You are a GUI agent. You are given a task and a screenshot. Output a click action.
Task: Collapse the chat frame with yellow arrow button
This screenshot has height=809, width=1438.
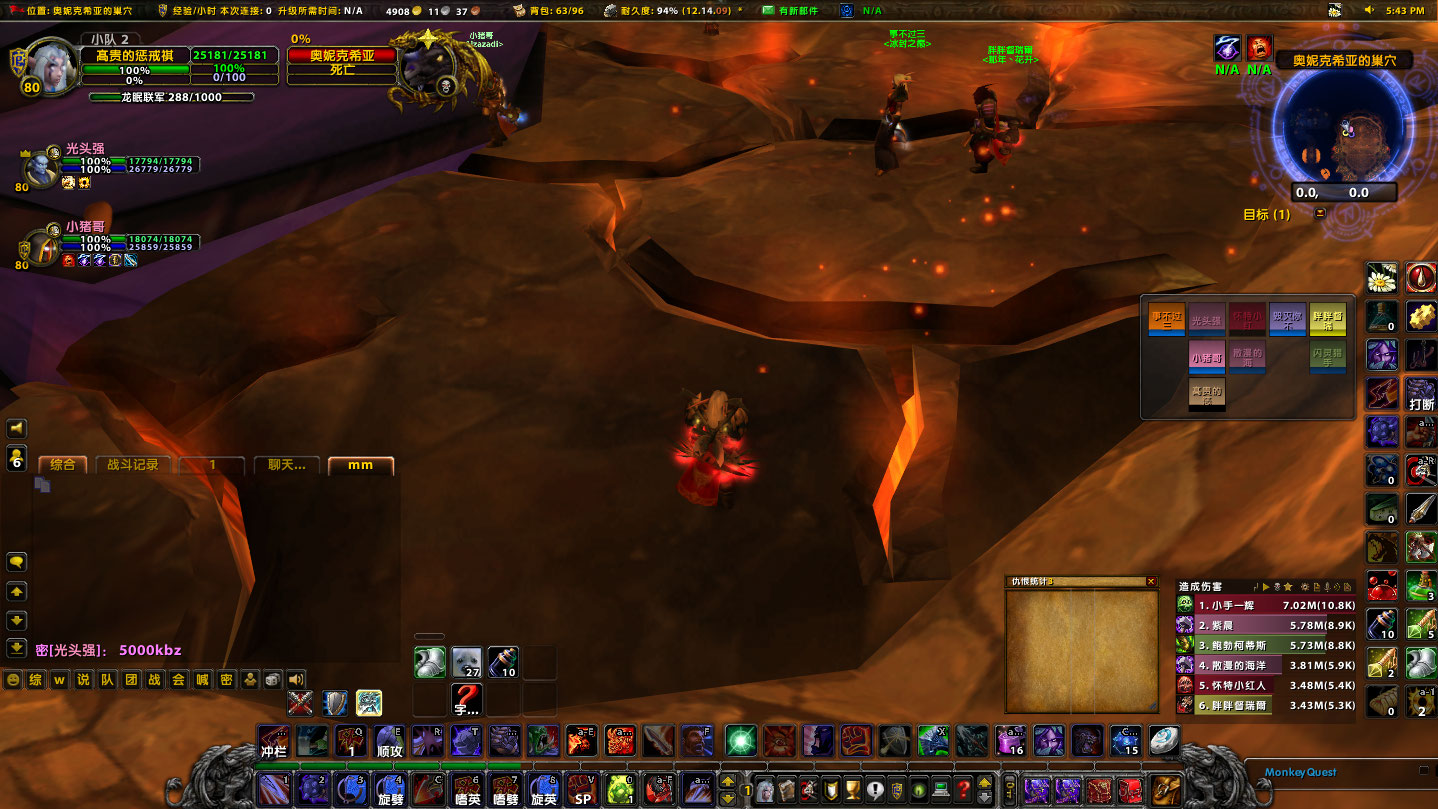pyautogui.click(x=14, y=591)
